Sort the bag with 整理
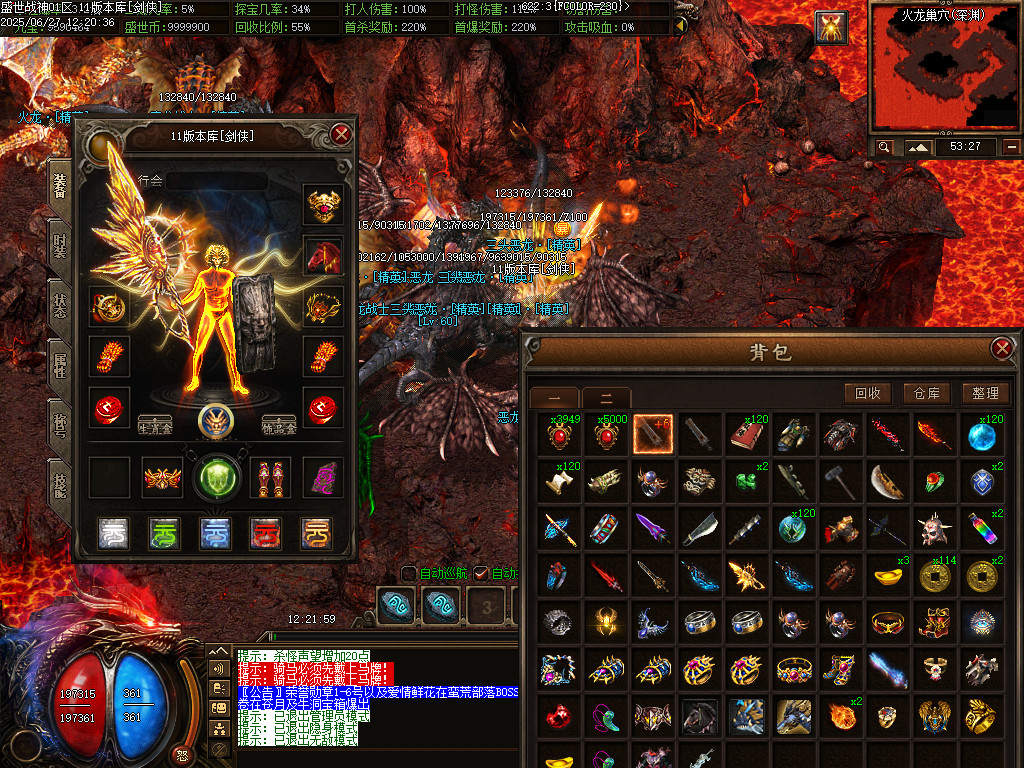 point(984,393)
